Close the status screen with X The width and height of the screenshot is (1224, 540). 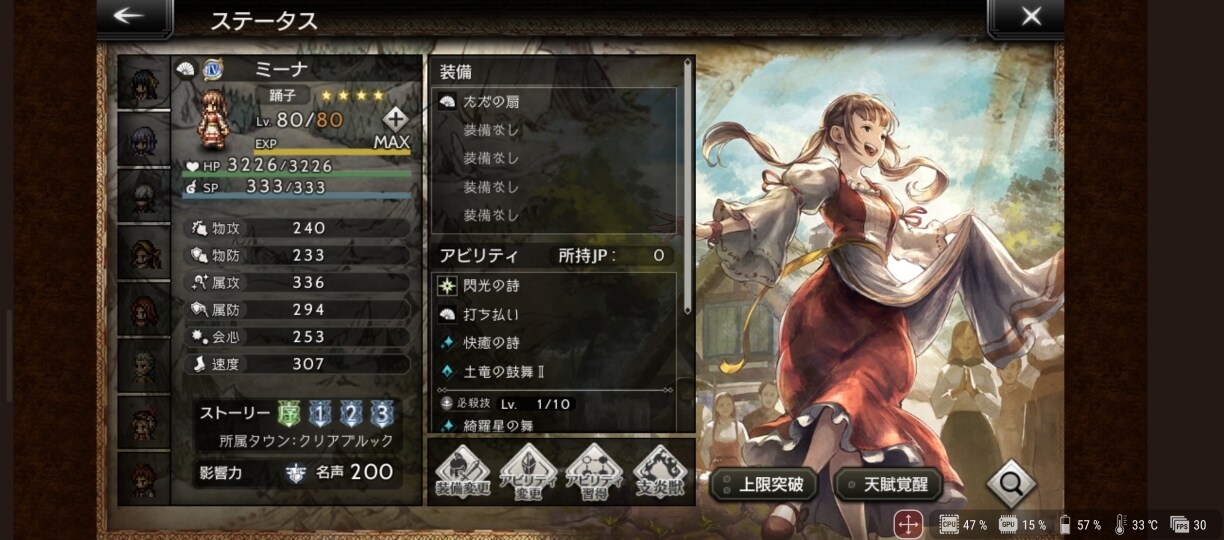coord(1030,16)
